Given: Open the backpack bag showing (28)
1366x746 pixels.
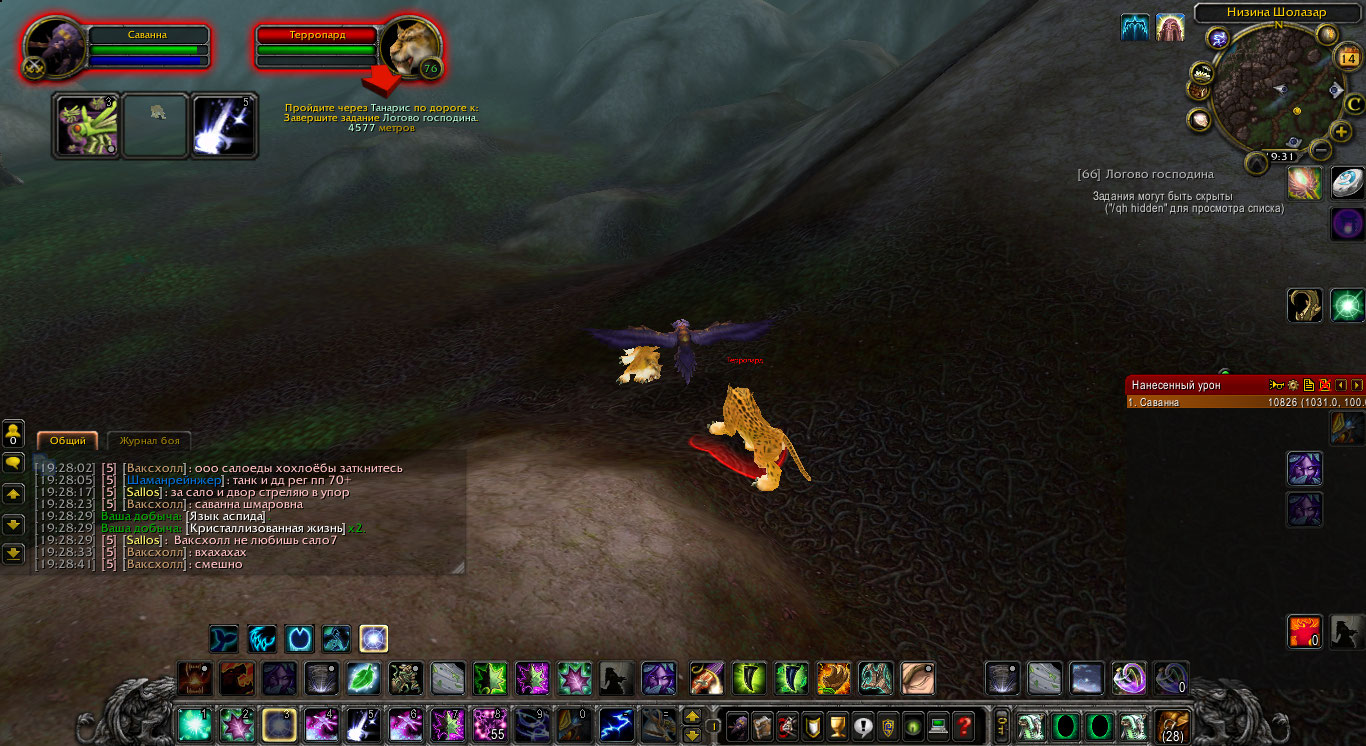Looking at the screenshot, I should [1172, 725].
